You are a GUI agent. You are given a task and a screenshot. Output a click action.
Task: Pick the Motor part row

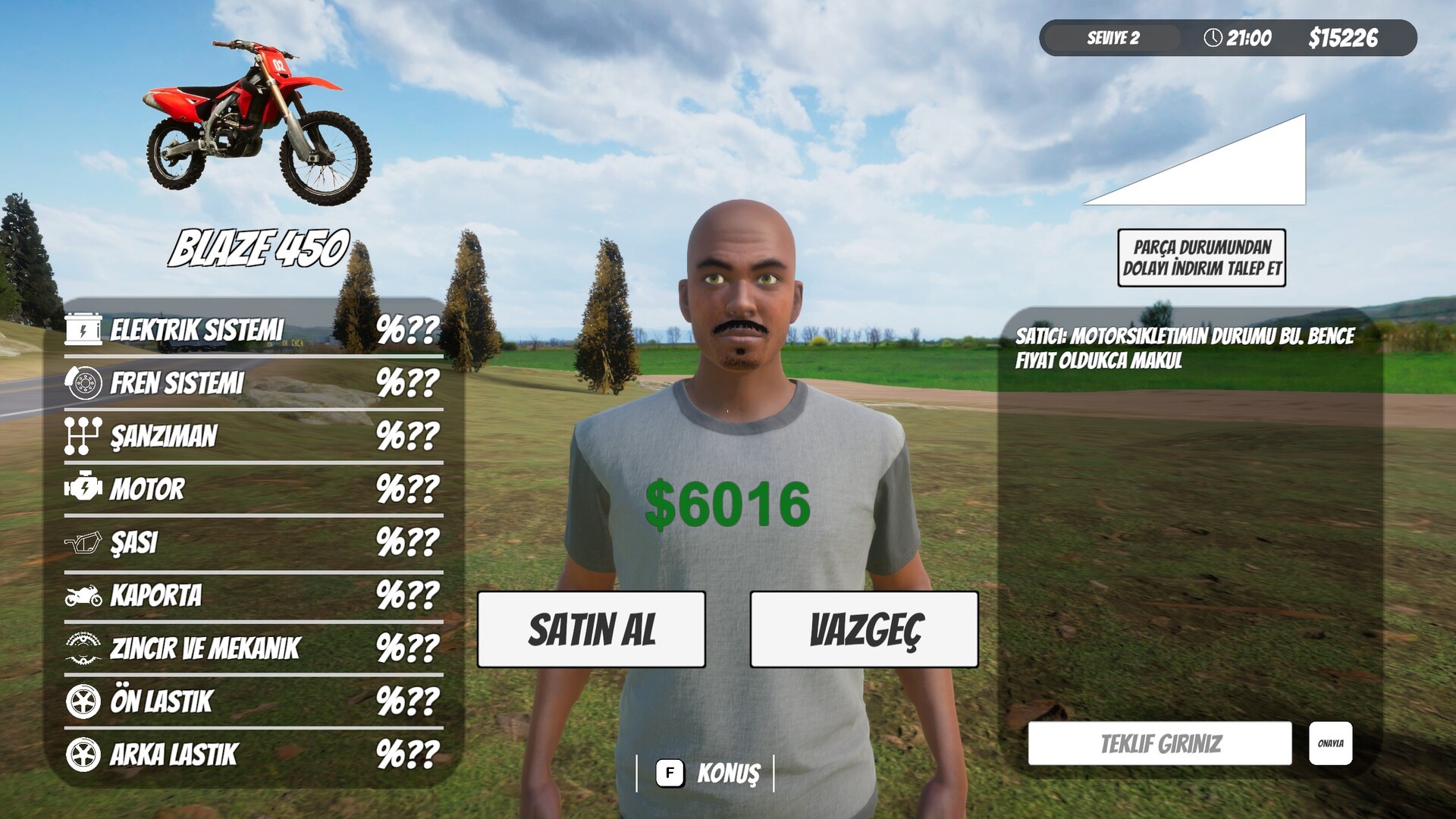point(253,489)
